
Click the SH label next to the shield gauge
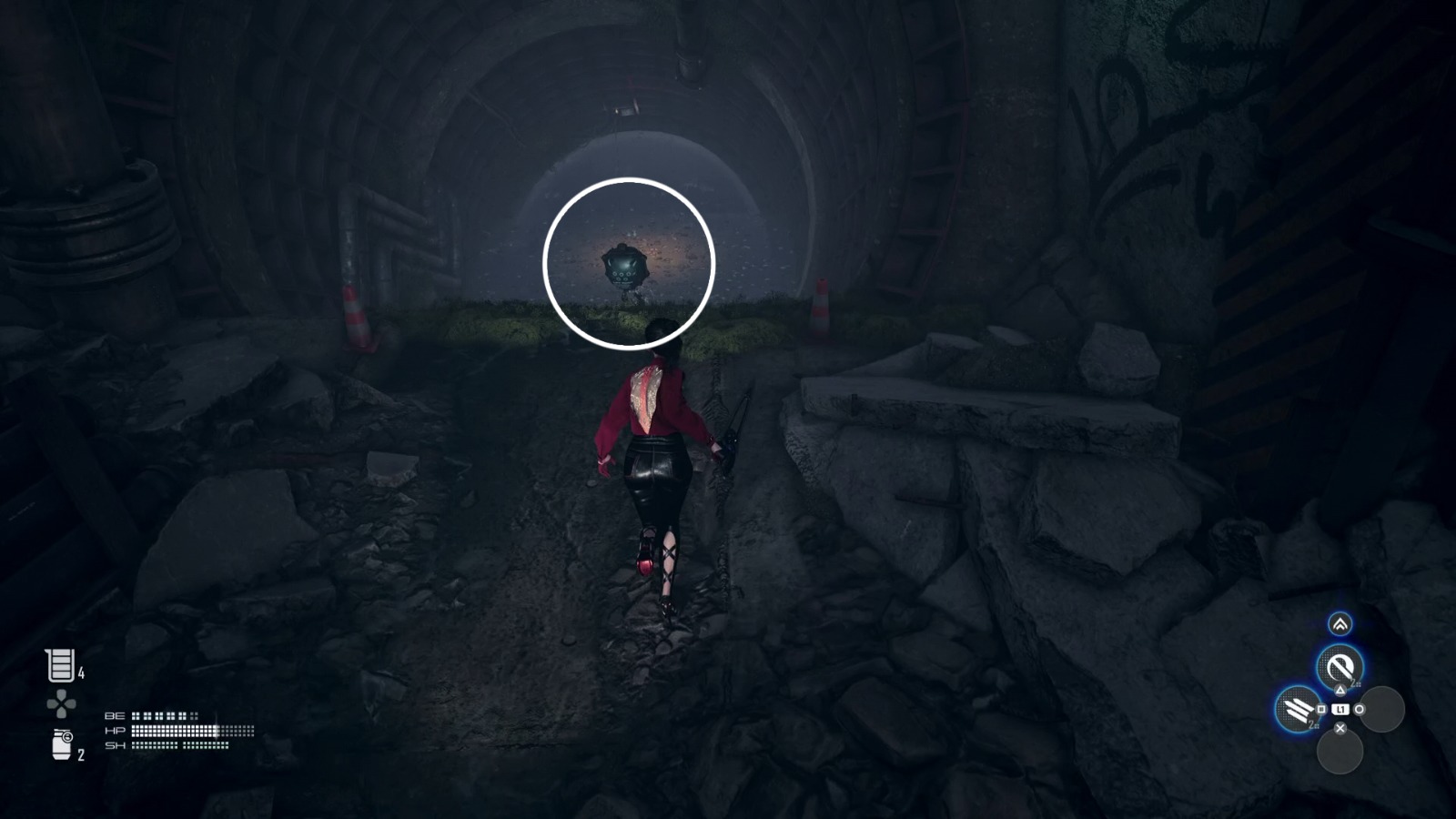click(x=115, y=745)
